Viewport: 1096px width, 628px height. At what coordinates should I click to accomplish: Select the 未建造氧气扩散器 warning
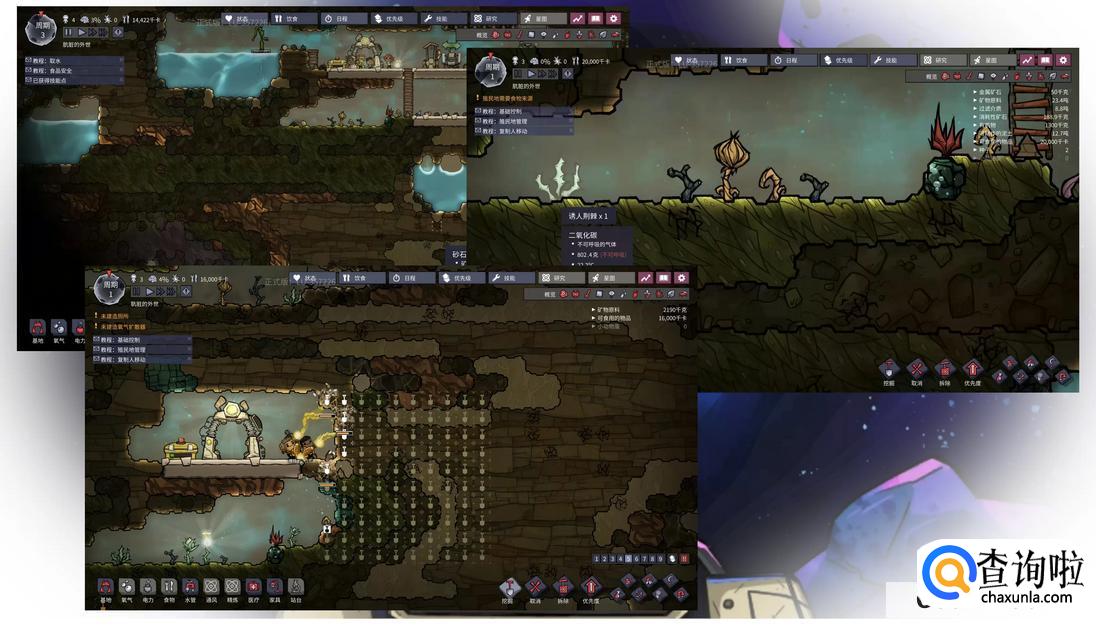point(124,327)
